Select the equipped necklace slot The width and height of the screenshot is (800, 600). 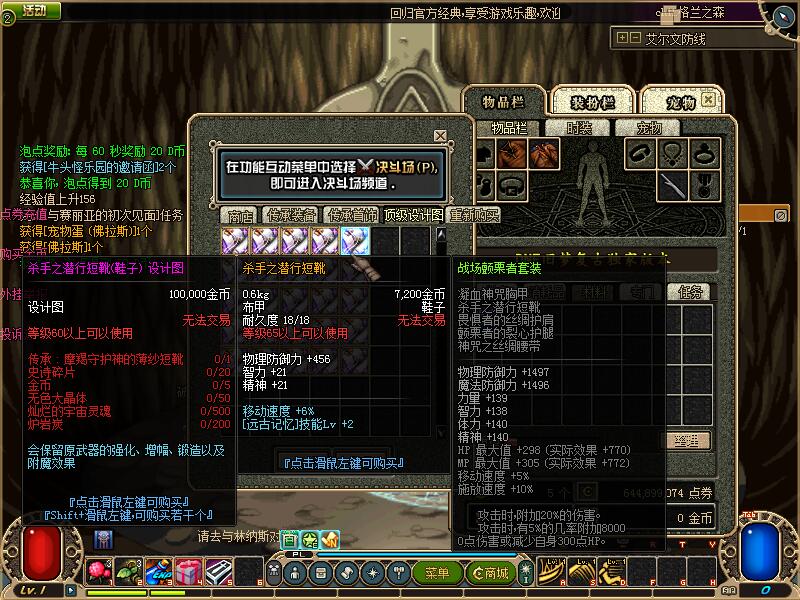click(x=673, y=153)
